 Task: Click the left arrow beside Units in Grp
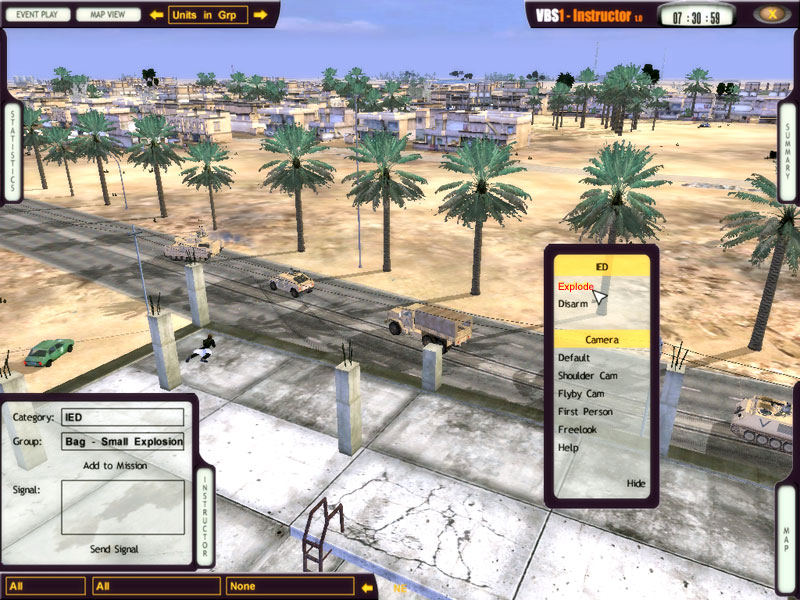click(x=157, y=15)
